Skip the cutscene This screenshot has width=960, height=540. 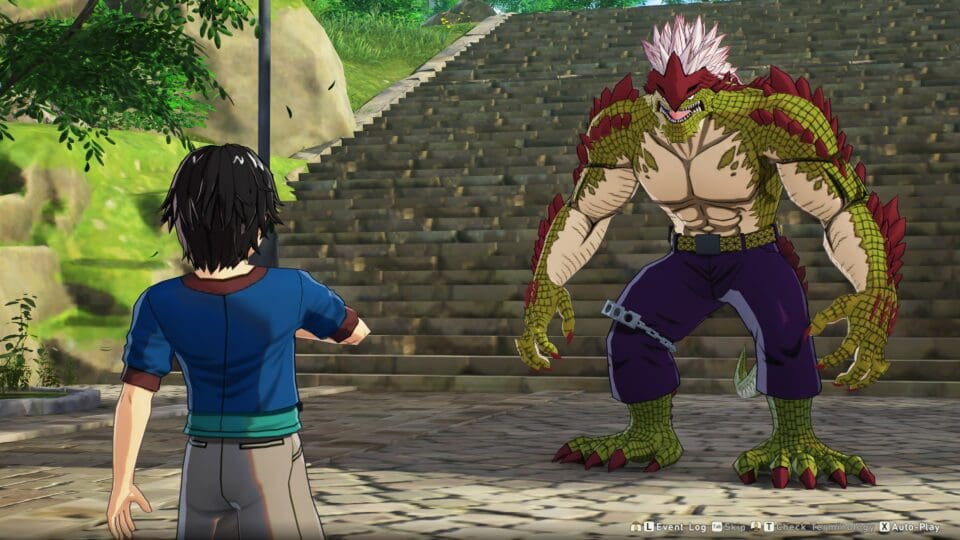pyautogui.click(x=729, y=527)
